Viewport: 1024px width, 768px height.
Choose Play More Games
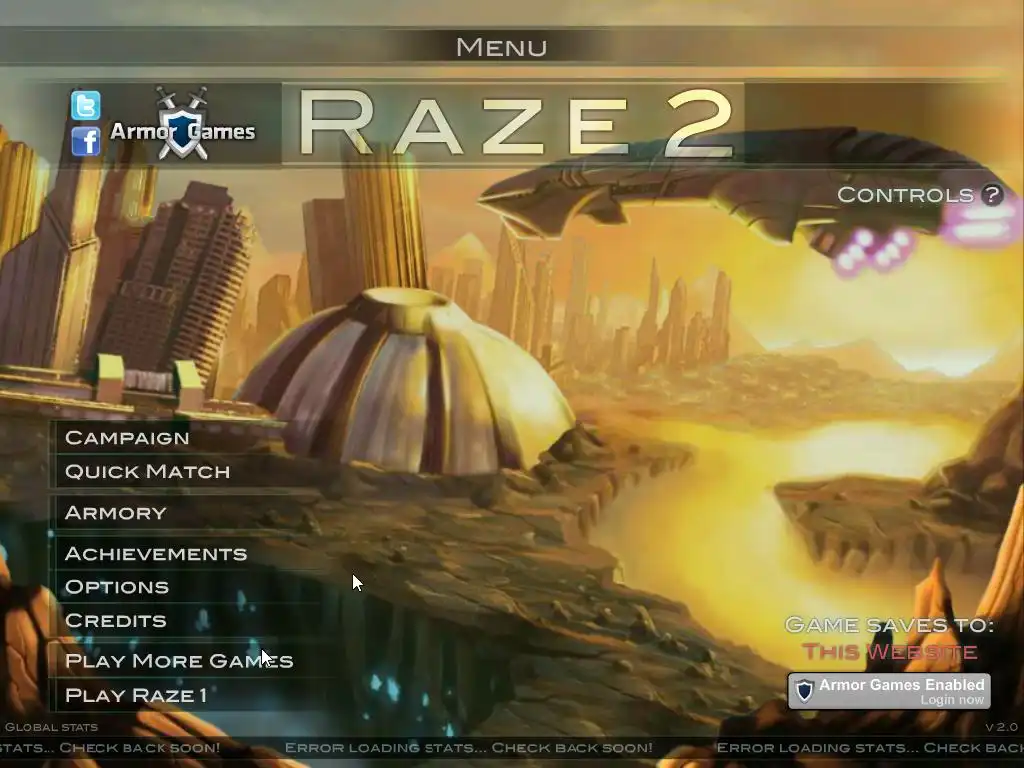178,661
